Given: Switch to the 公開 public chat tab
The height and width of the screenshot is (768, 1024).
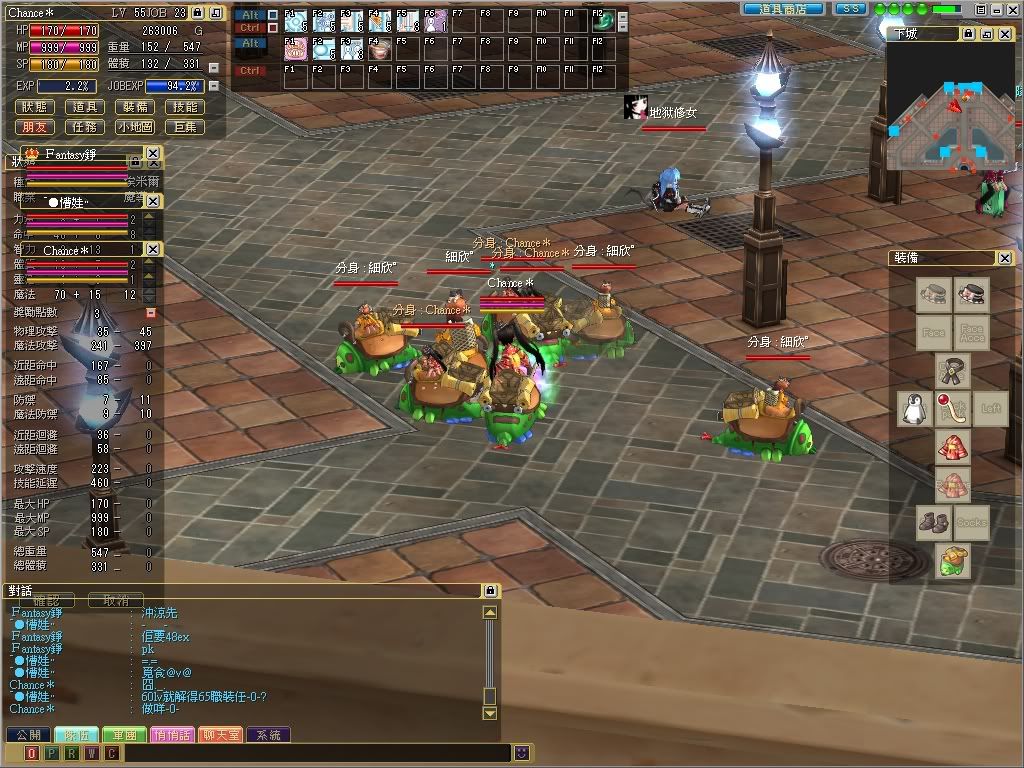Looking at the screenshot, I should tap(28, 735).
